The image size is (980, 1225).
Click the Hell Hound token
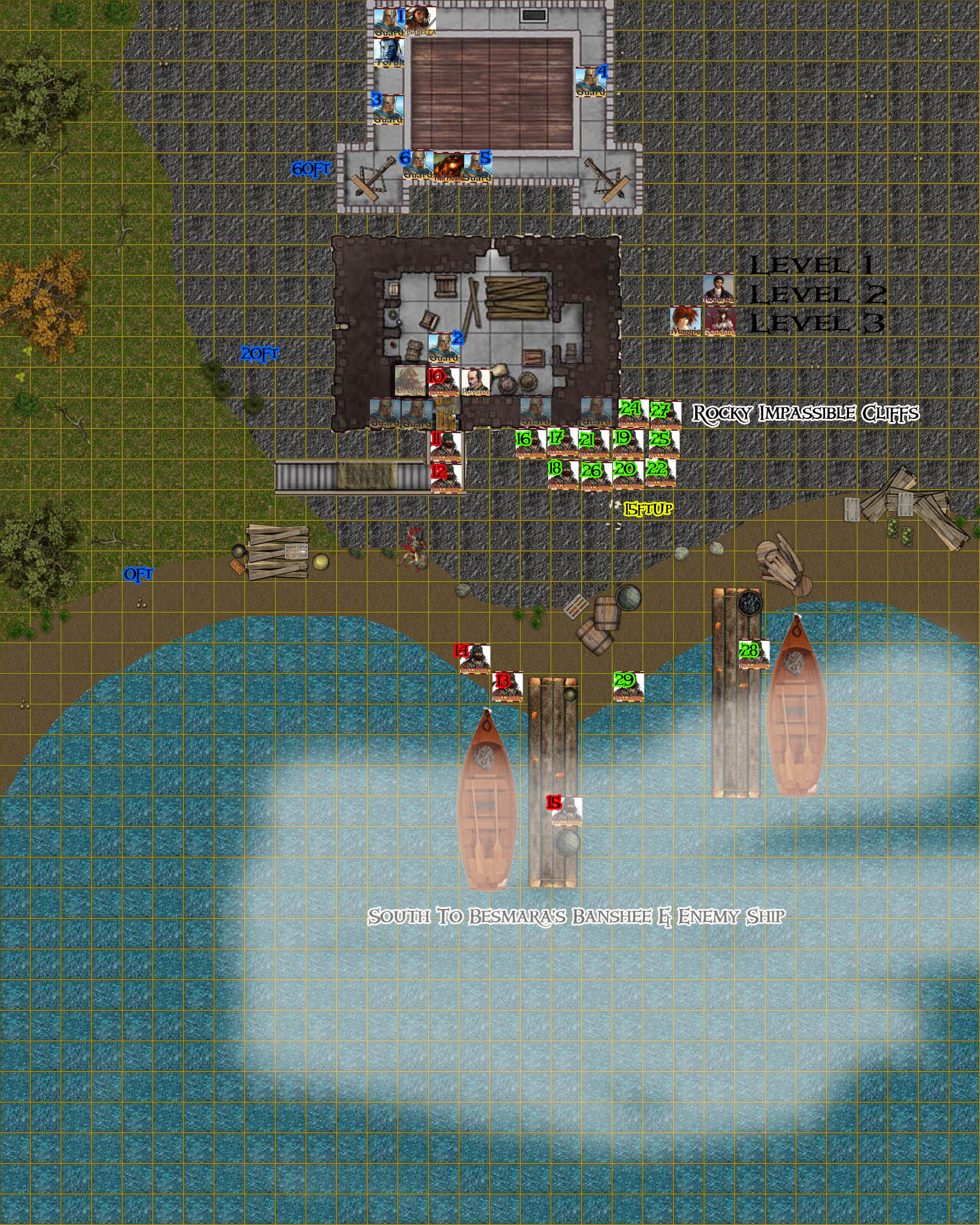click(x=448, y=167)
